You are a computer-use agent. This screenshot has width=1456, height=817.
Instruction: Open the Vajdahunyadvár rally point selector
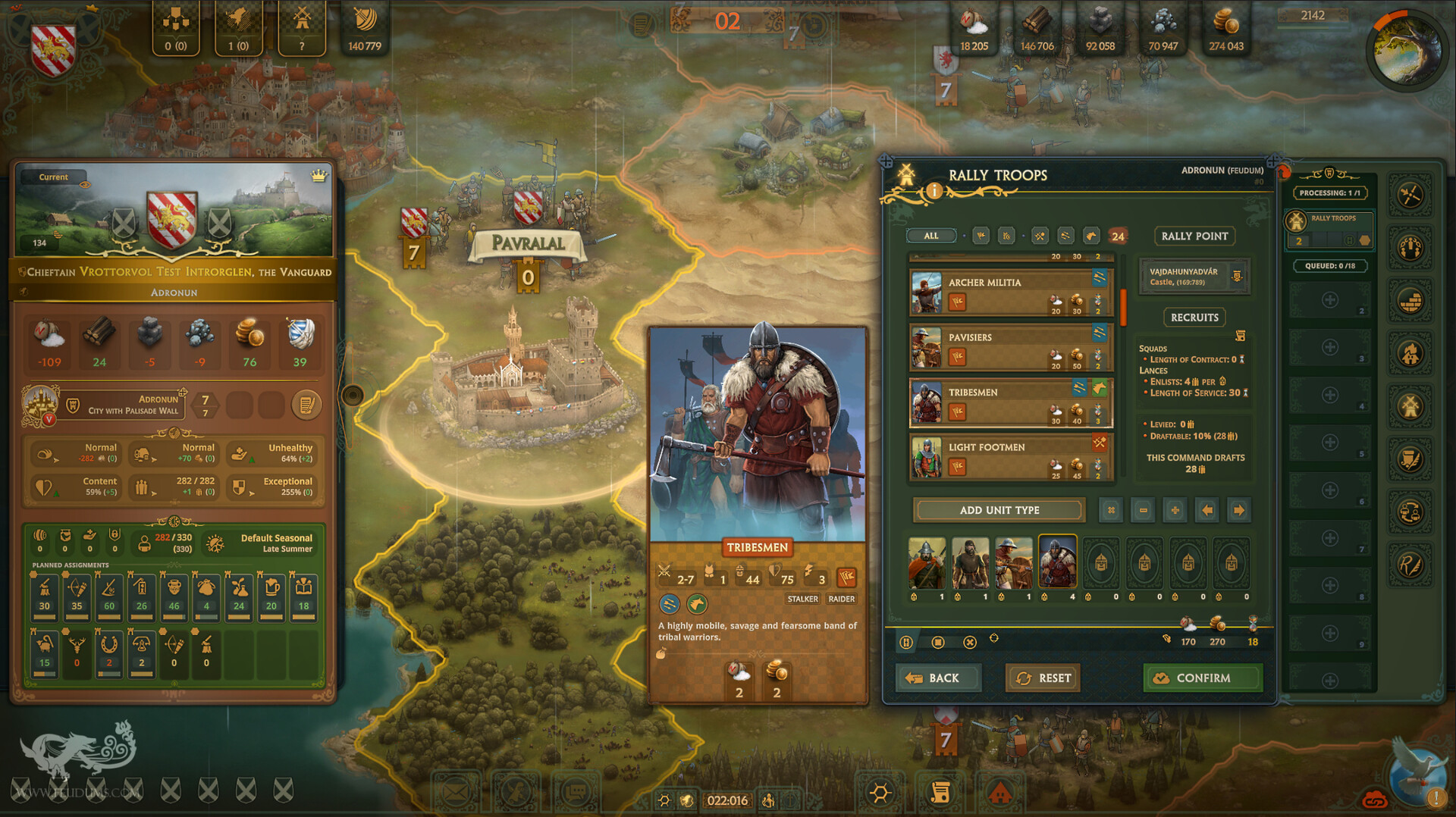1193,277
